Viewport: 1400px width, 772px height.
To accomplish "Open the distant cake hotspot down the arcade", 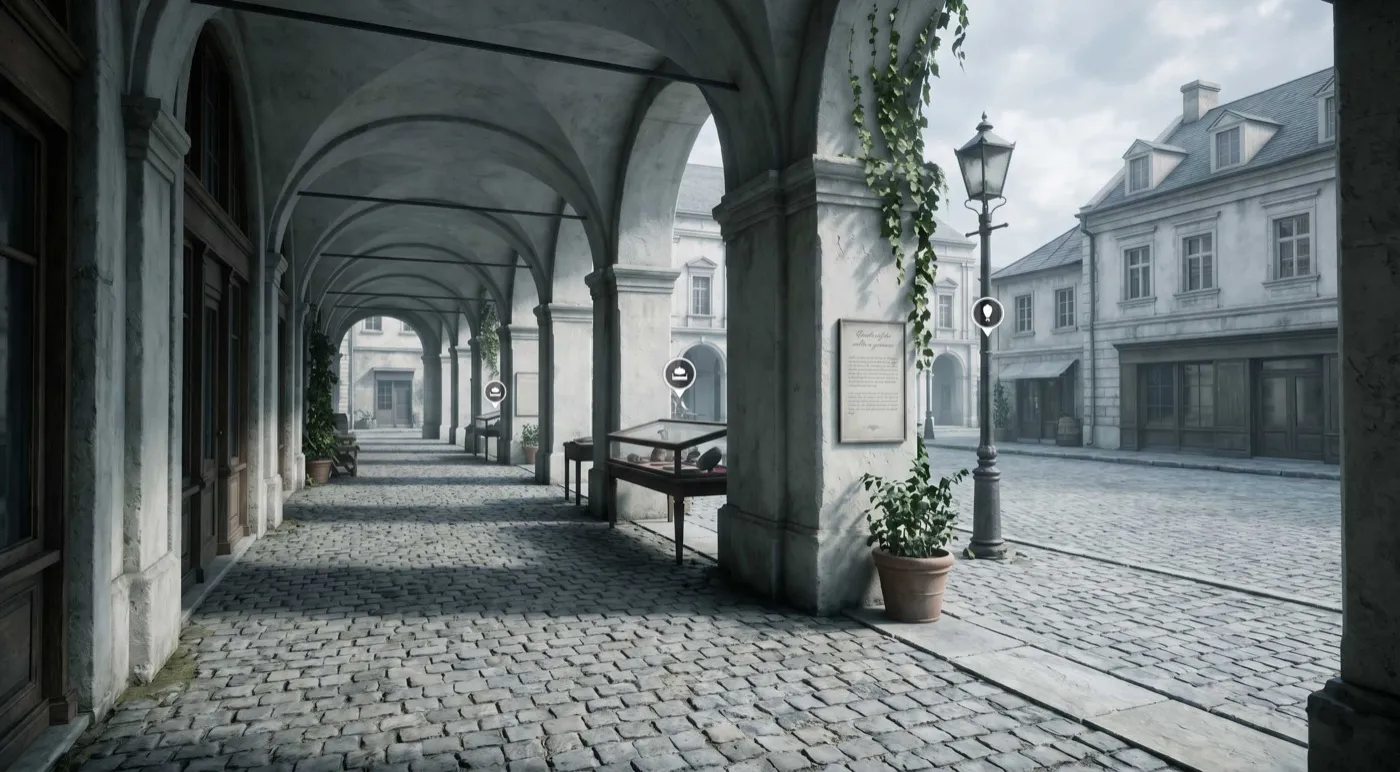I will click(x=496, y=391).
